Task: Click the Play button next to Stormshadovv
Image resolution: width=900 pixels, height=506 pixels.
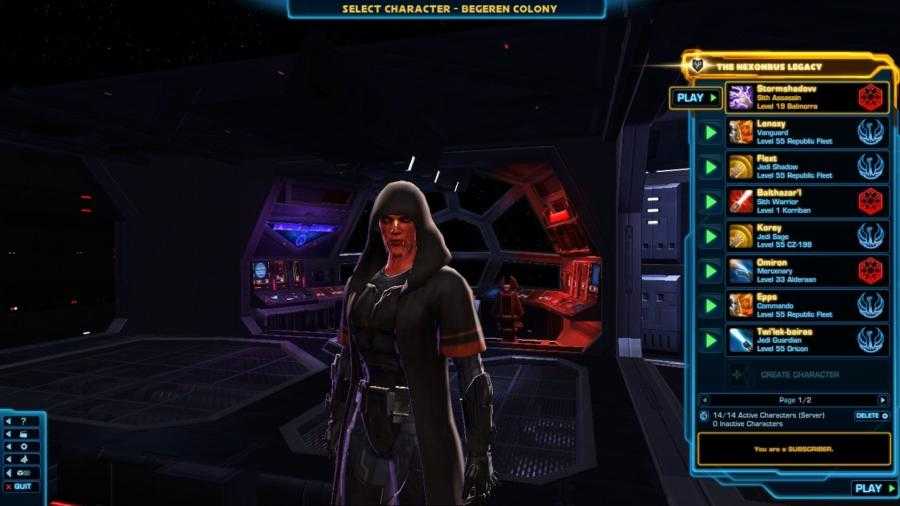Action: 696,98
